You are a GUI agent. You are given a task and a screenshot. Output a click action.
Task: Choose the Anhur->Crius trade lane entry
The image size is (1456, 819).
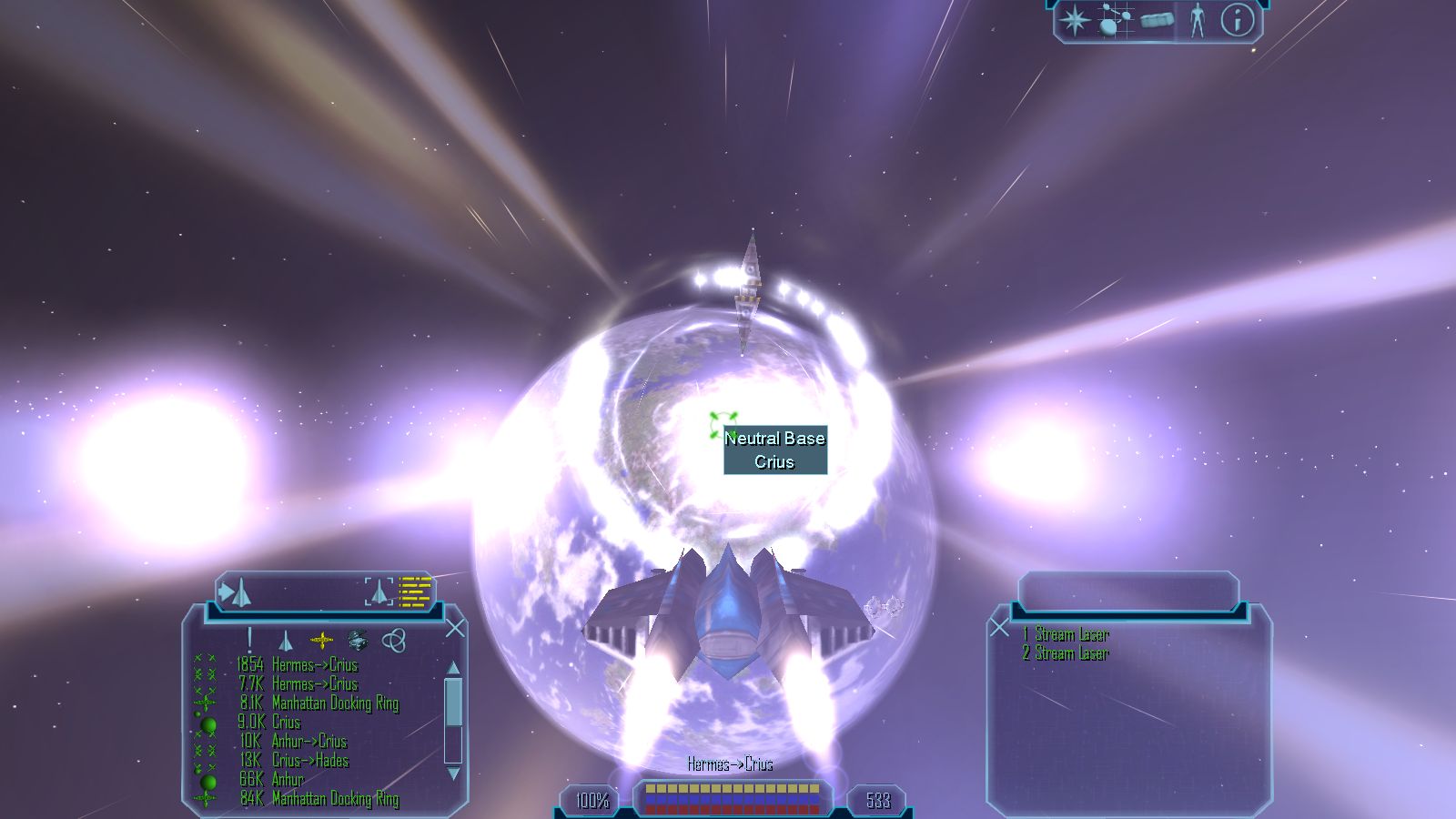[x=308, y=742]
